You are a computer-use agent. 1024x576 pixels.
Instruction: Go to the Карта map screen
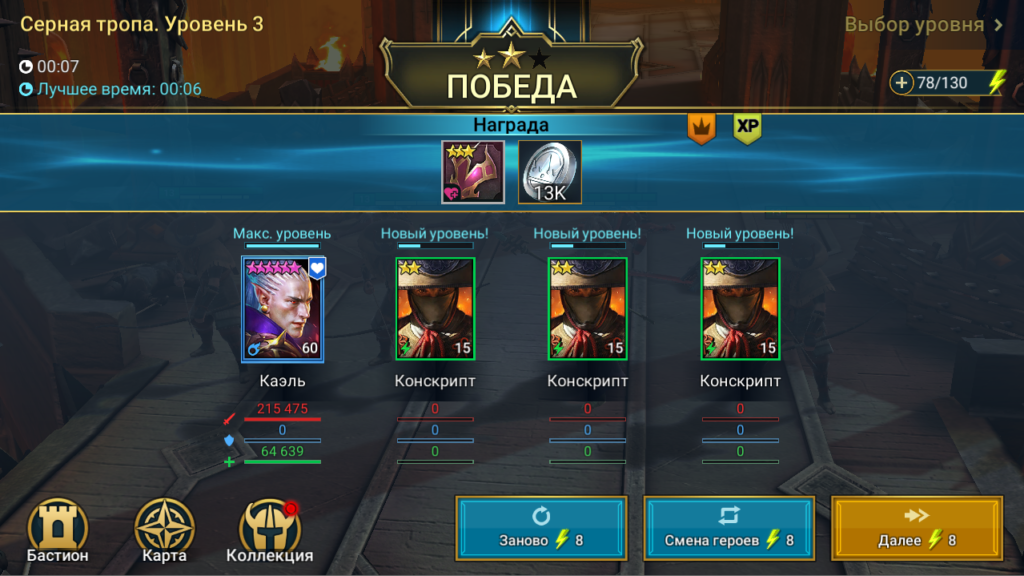[x=165, y=531]
